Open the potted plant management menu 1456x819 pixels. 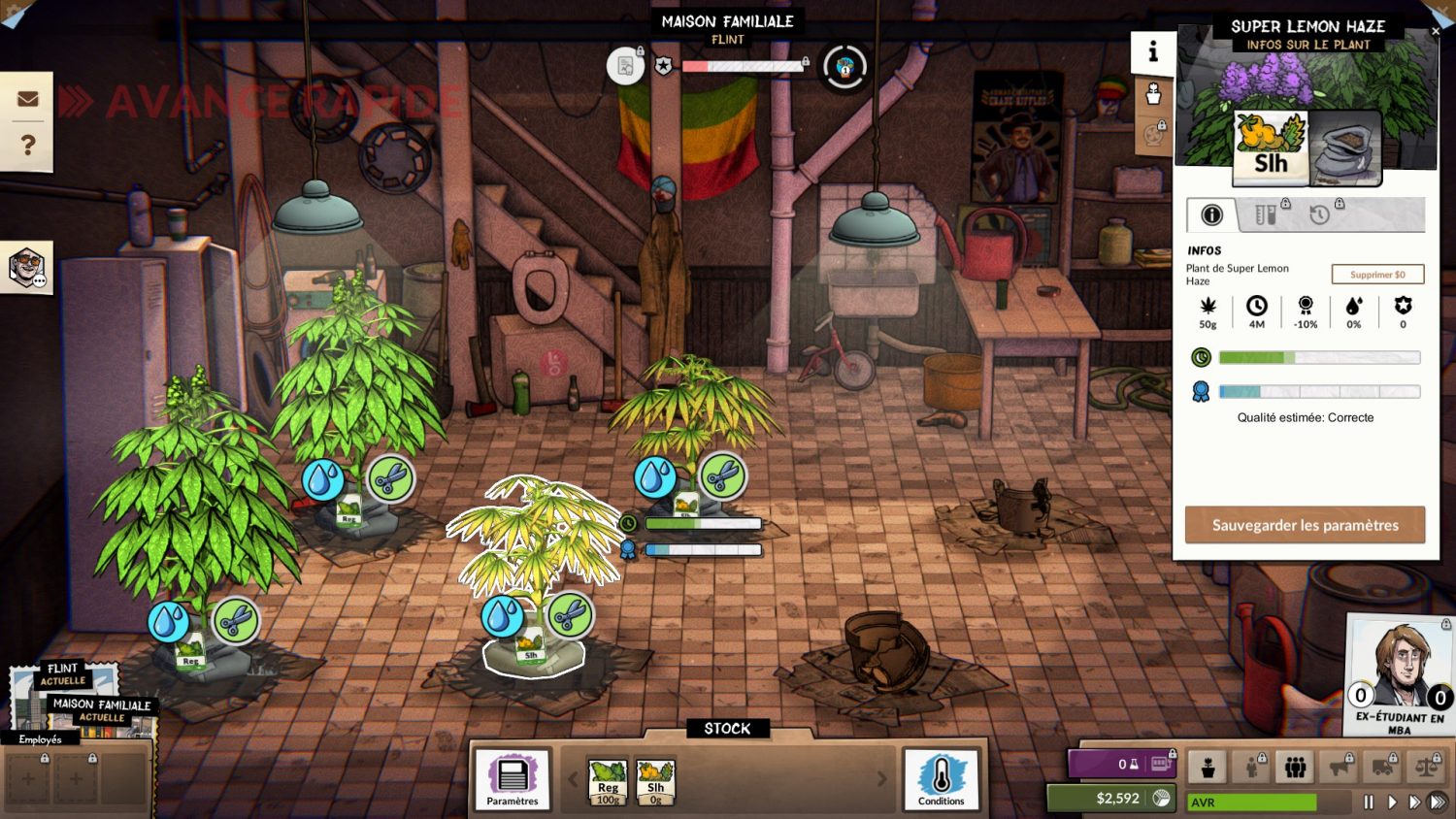[x=1208, y=768]
